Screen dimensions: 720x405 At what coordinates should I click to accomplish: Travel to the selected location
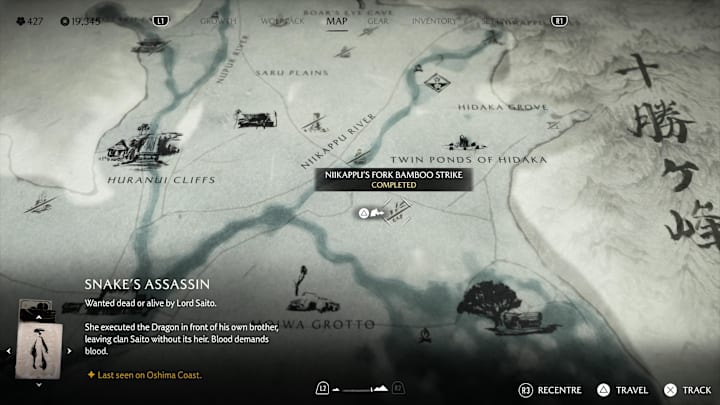point(624,388)
